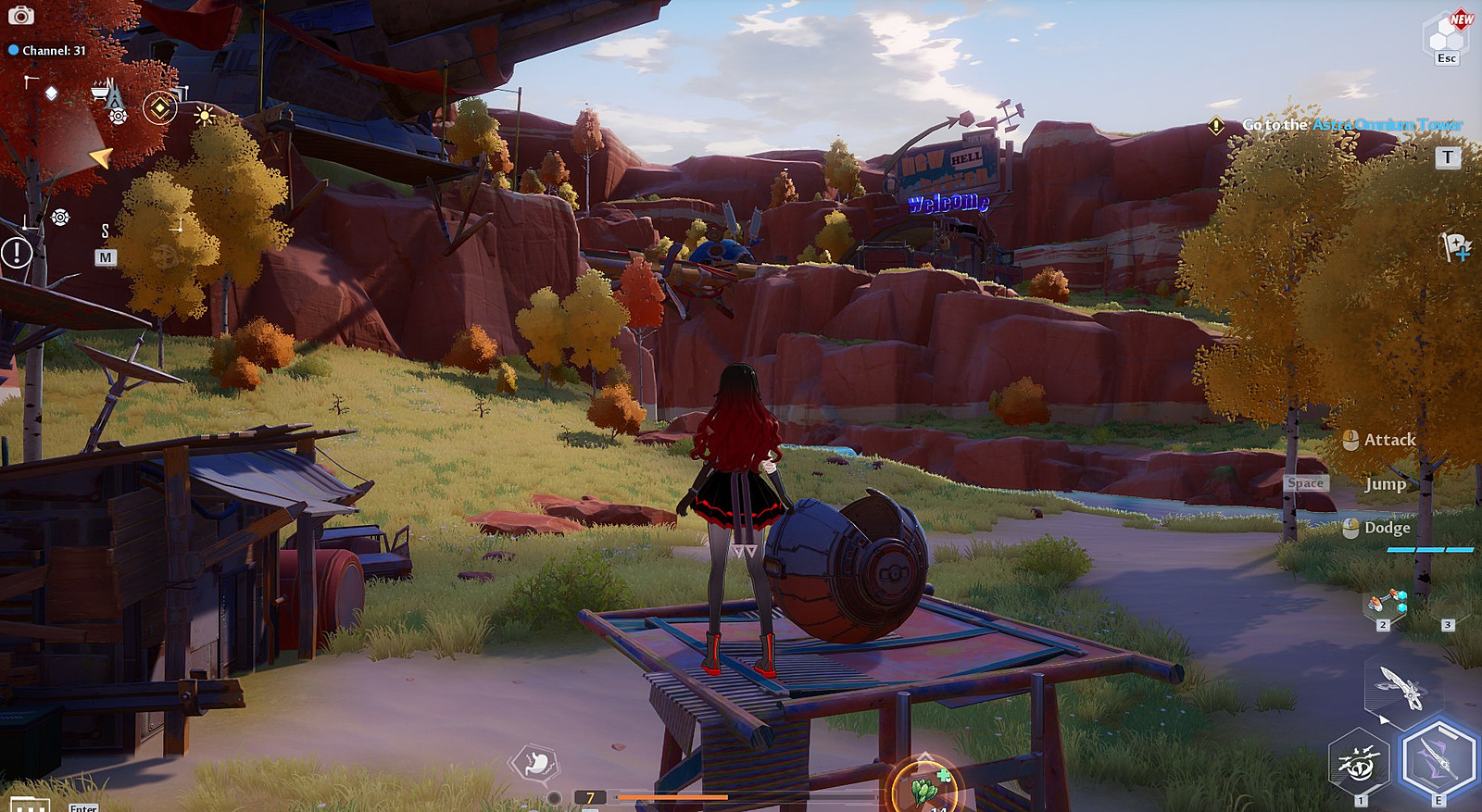1482x812 pixels.
Task: Switch to the dual blades weapon slot
Action: click(x=1401, y=688)
